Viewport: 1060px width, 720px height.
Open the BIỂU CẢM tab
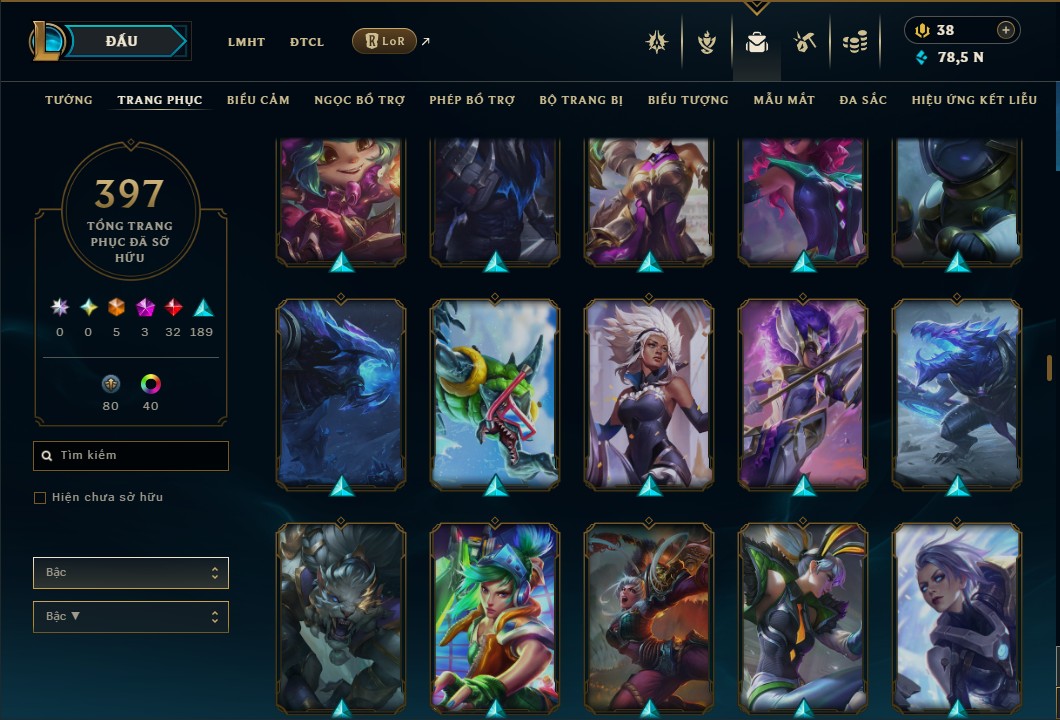[258, 100]
